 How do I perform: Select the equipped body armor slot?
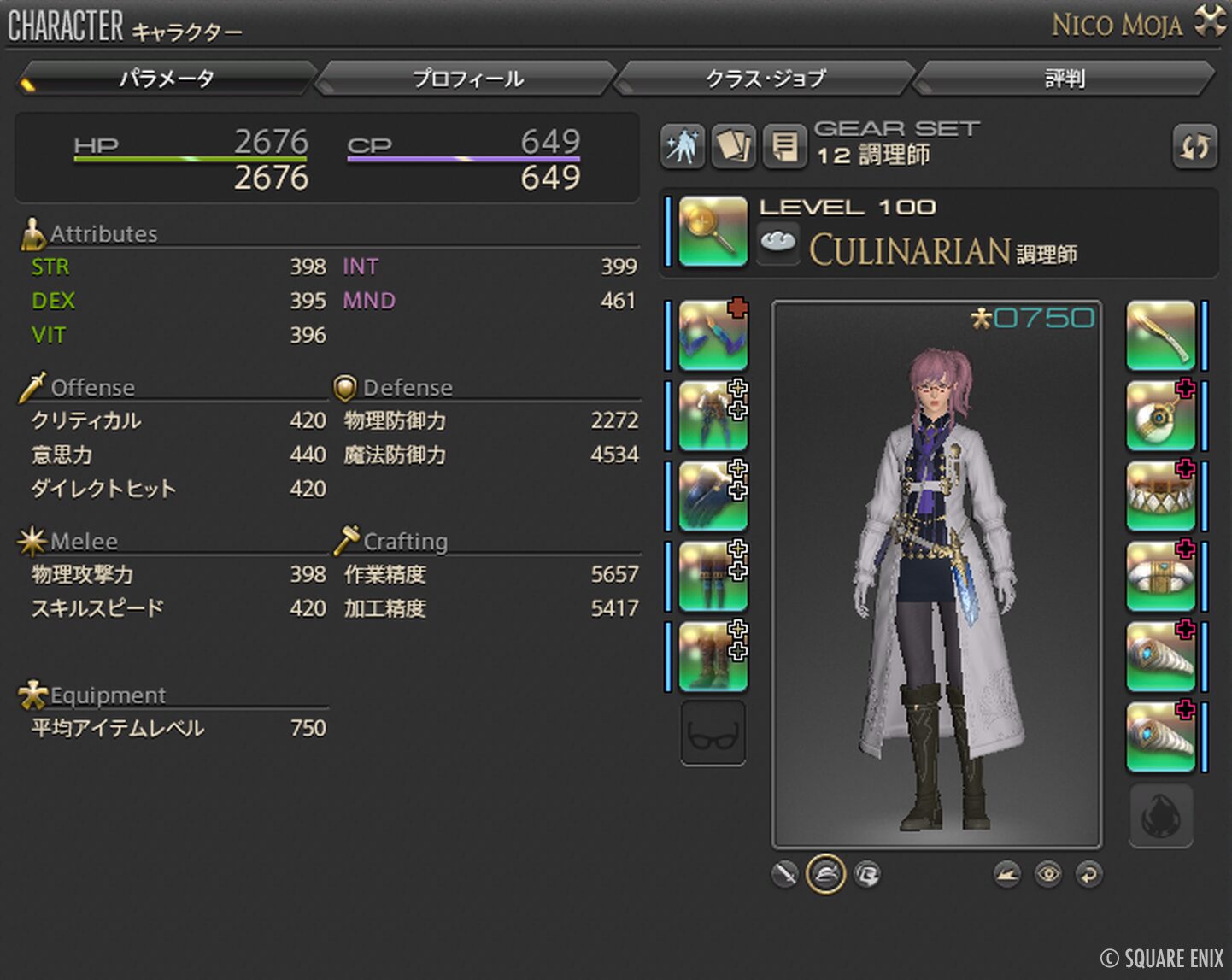[713, 416]
